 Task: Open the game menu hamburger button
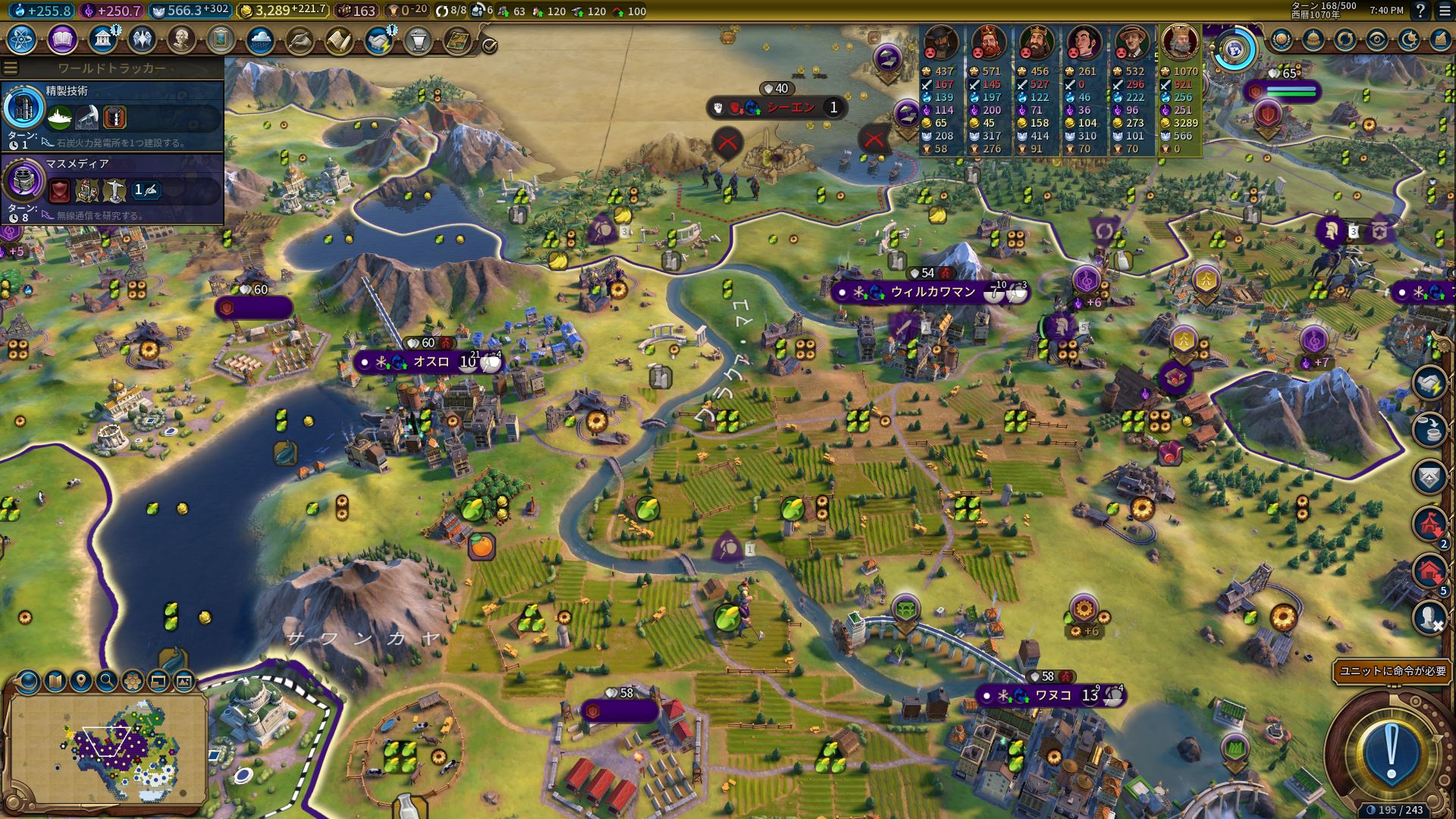[1443, 11]
